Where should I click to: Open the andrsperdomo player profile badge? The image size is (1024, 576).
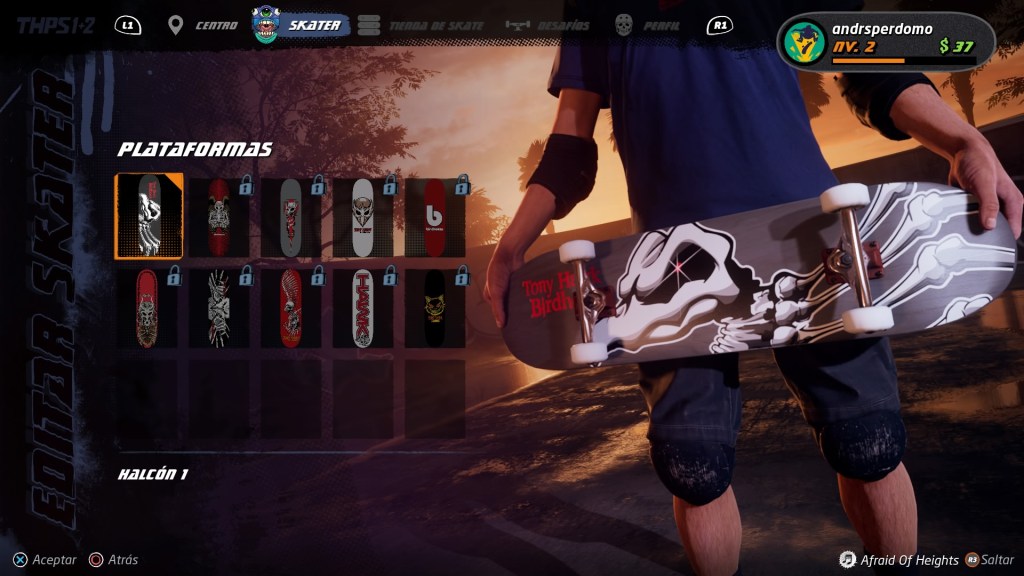(x=885, y=42)
